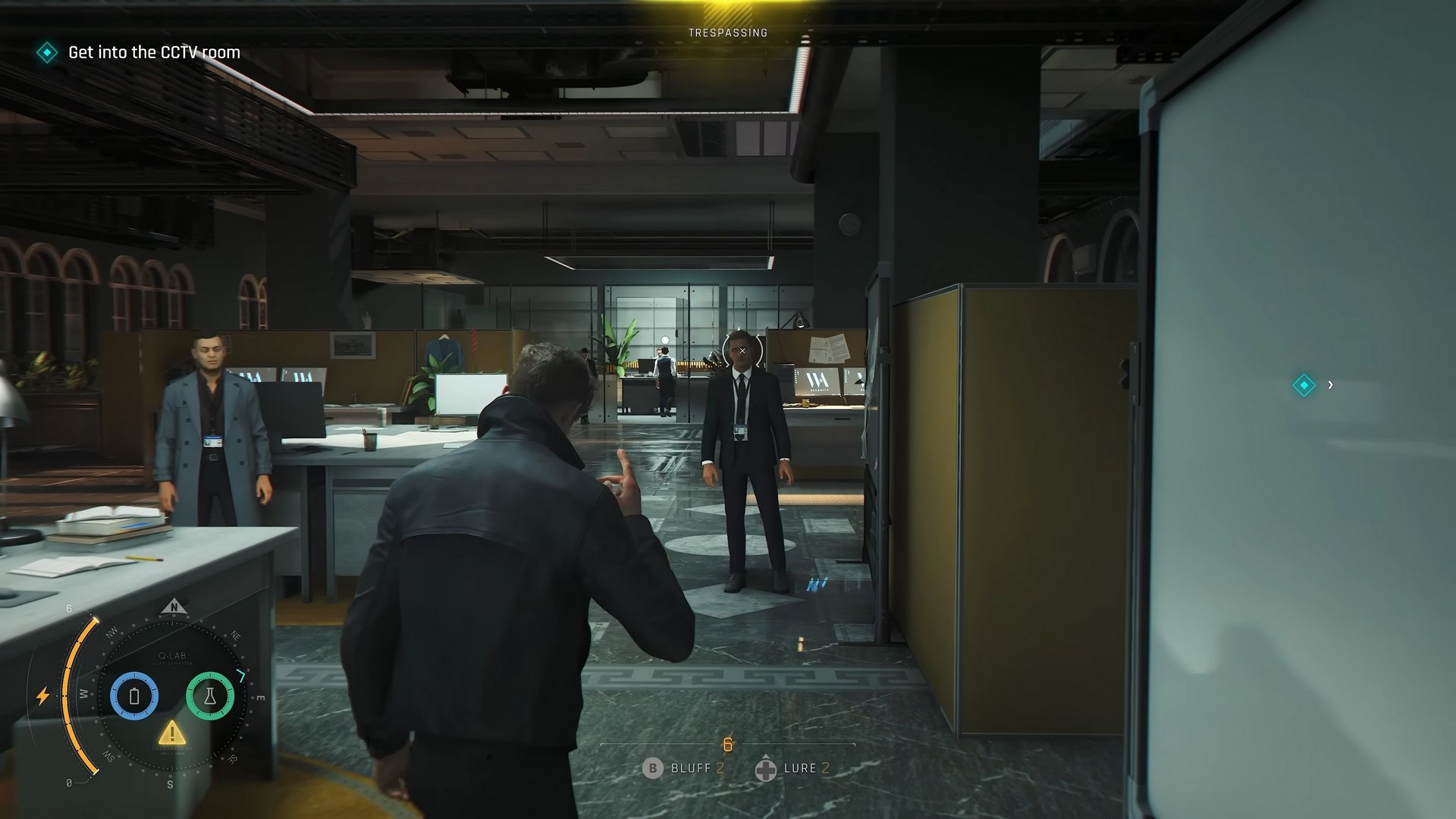Click the yellow Field Certified warning triangle
The height and width of the screenshot is (819, 1456).
(x=172, y=733)
